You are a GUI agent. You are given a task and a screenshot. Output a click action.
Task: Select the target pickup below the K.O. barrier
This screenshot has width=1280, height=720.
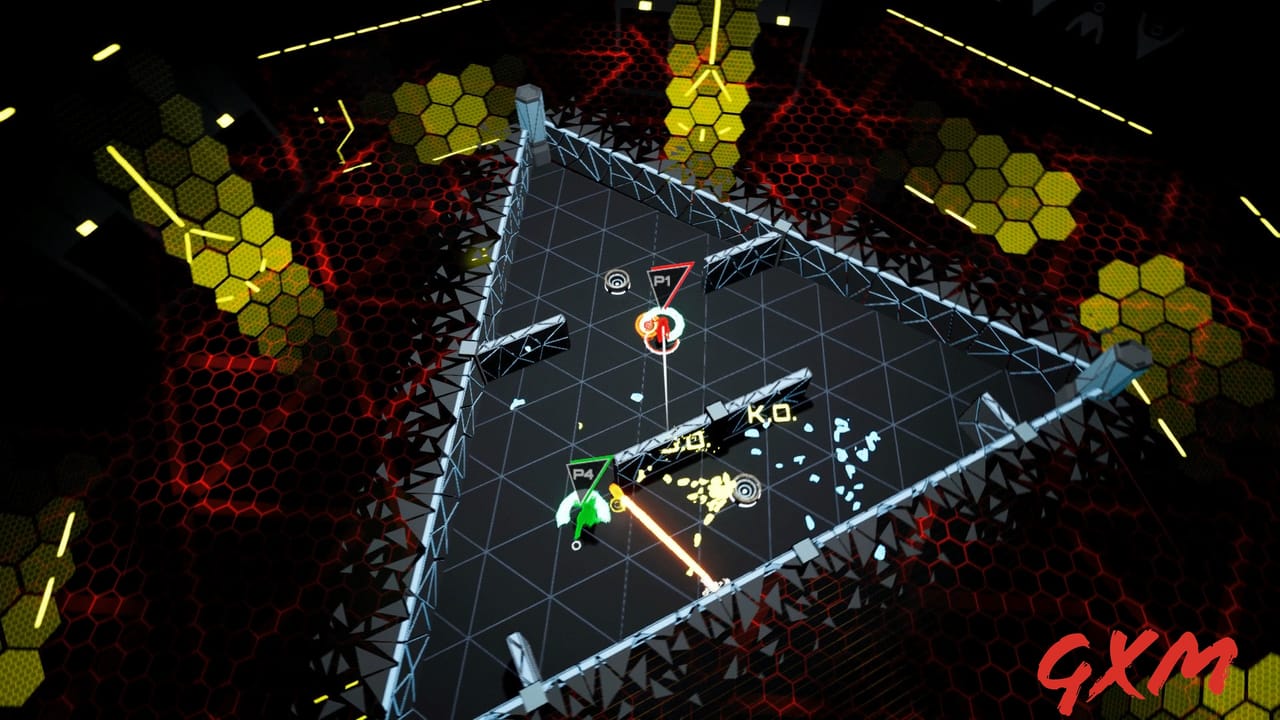click(746, 488)
